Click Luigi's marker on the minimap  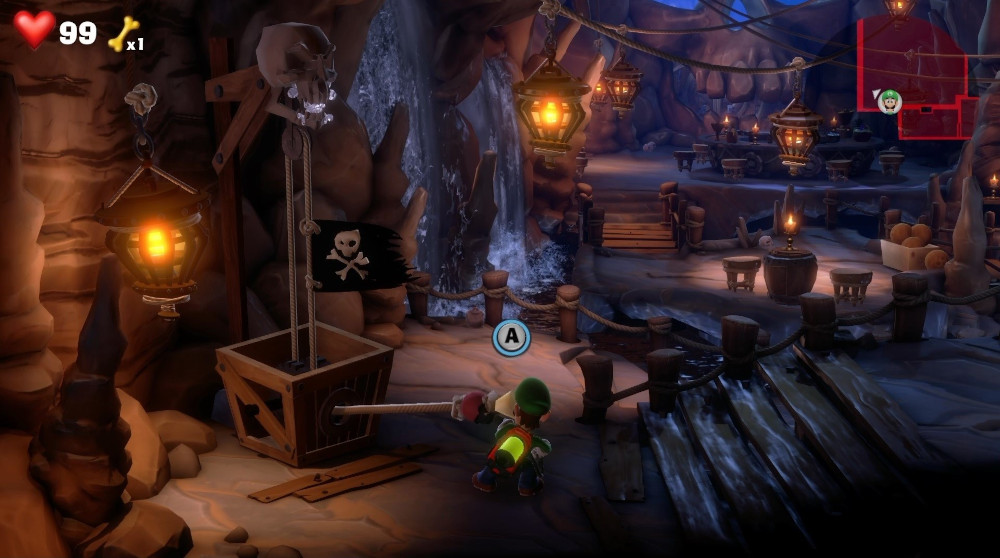(889, 101)
